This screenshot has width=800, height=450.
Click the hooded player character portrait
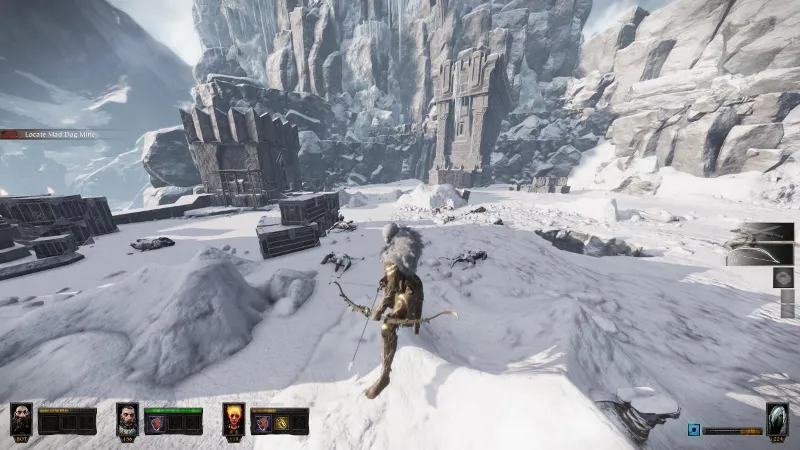point(777,419)
